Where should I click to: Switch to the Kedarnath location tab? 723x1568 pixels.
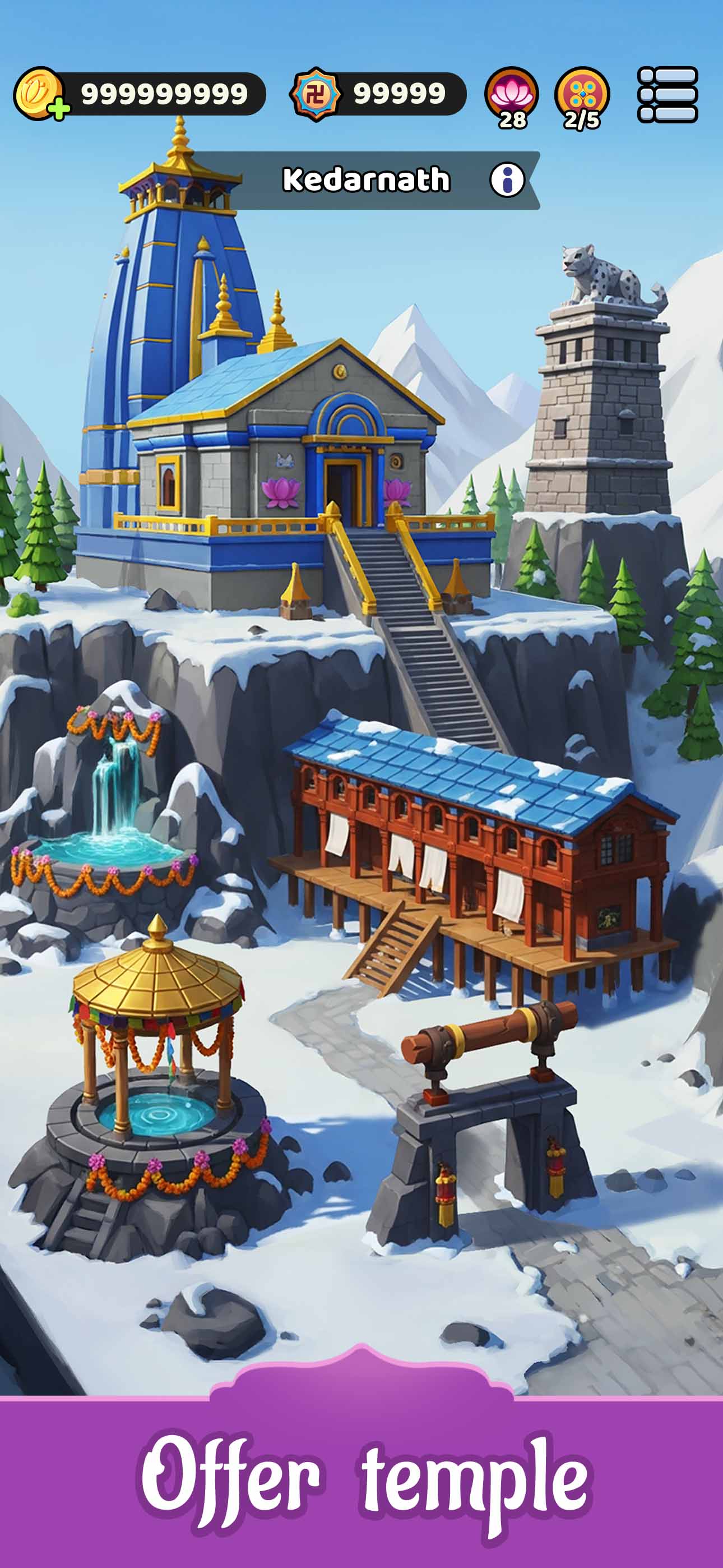point(365,178)
